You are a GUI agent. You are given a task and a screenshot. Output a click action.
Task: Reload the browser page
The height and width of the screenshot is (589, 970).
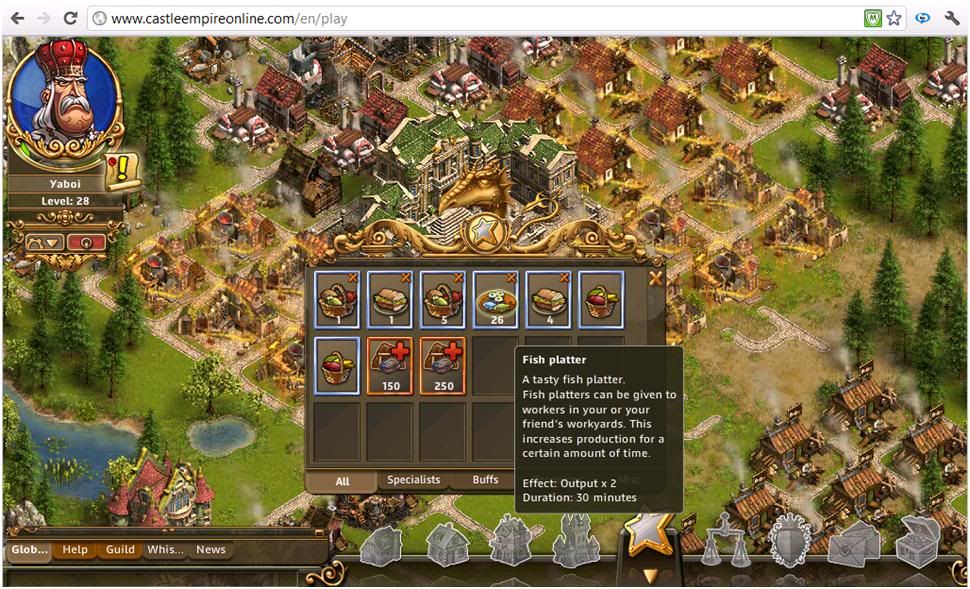coord(70,18)
